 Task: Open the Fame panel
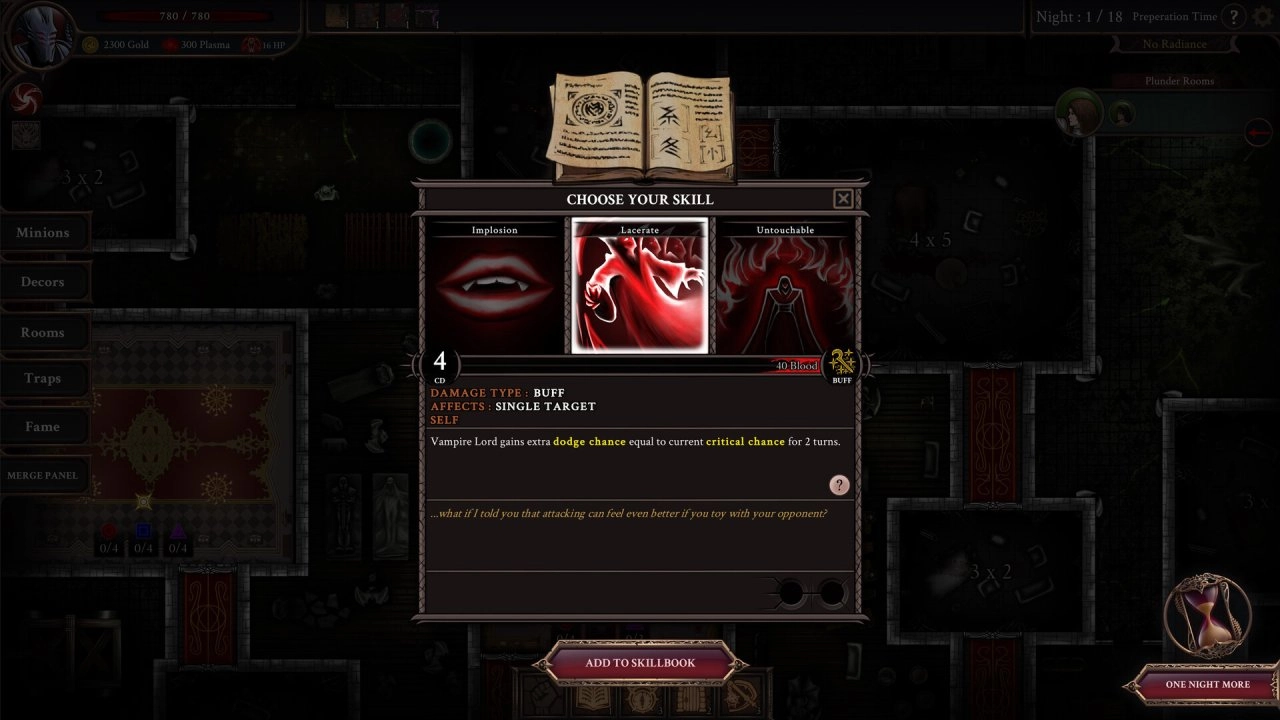(x=43, y=427)
